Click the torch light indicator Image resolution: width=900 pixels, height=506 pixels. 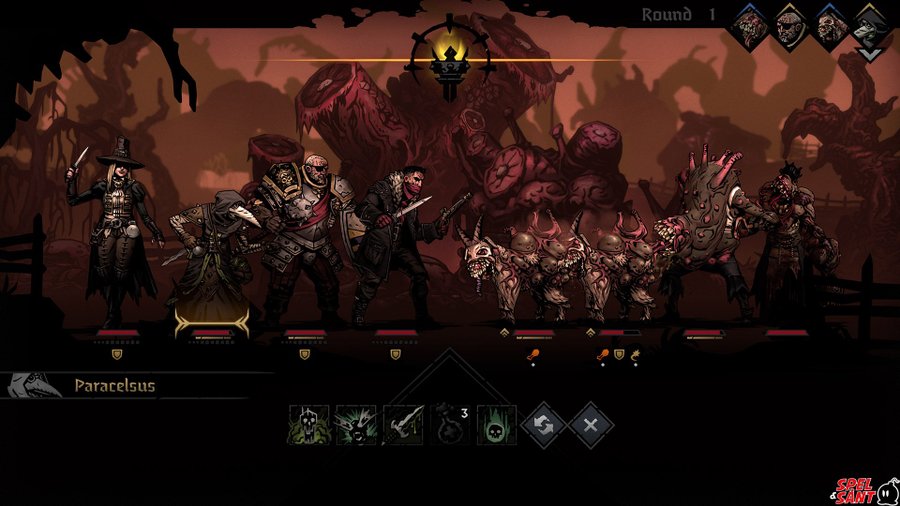click(x=450, y=58)
